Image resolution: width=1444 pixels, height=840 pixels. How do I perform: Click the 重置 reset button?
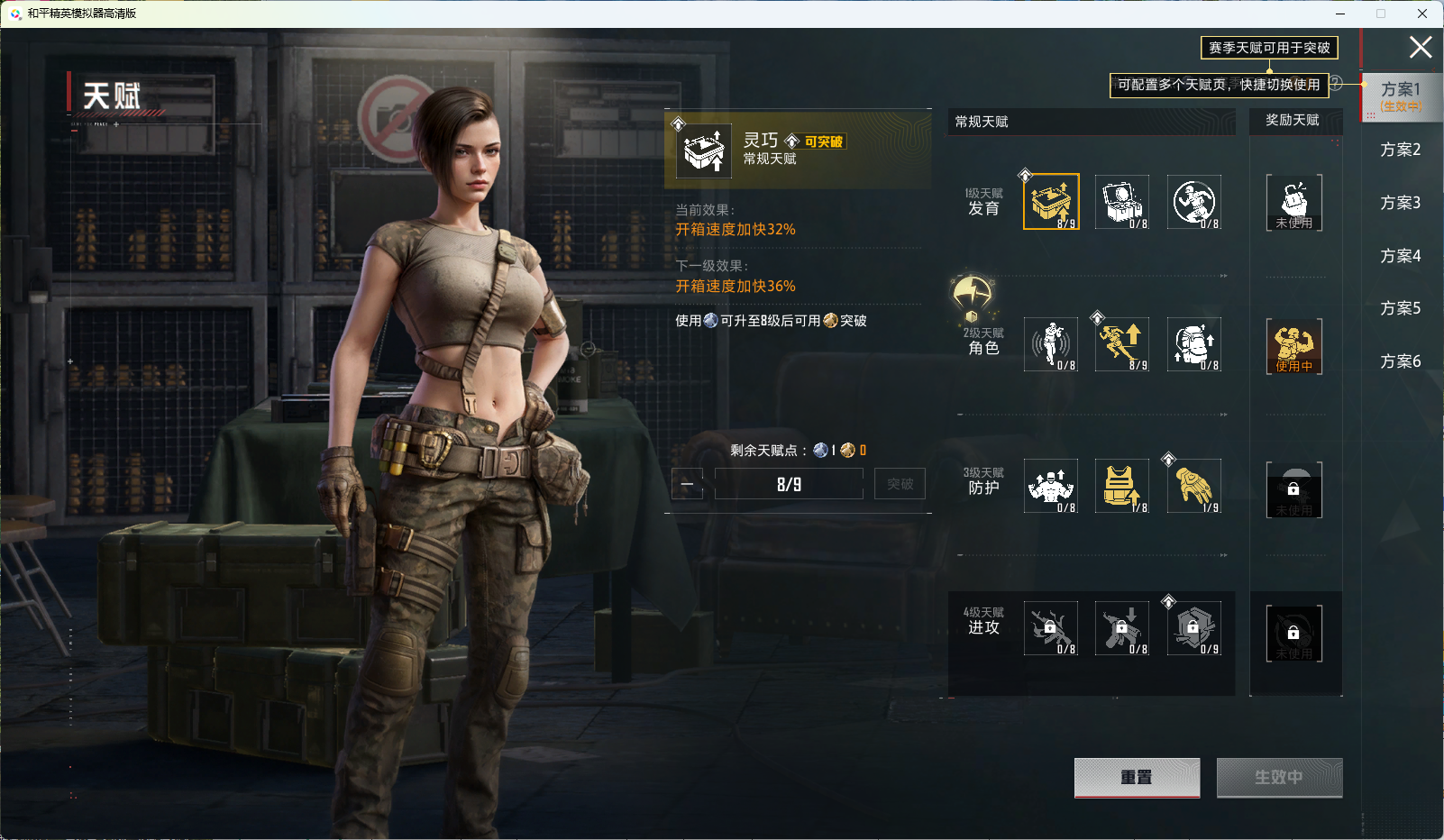coord(1137,777)
